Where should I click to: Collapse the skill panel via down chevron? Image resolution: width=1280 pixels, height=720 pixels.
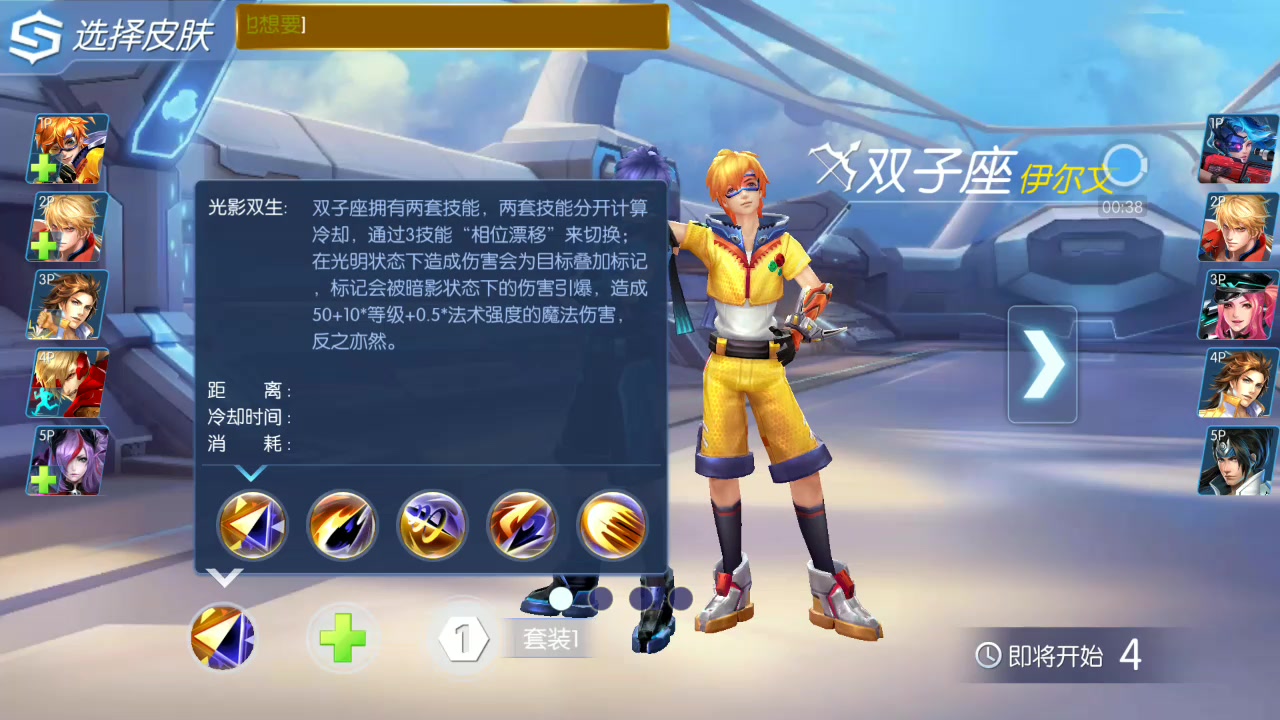(x=227, y=576)
